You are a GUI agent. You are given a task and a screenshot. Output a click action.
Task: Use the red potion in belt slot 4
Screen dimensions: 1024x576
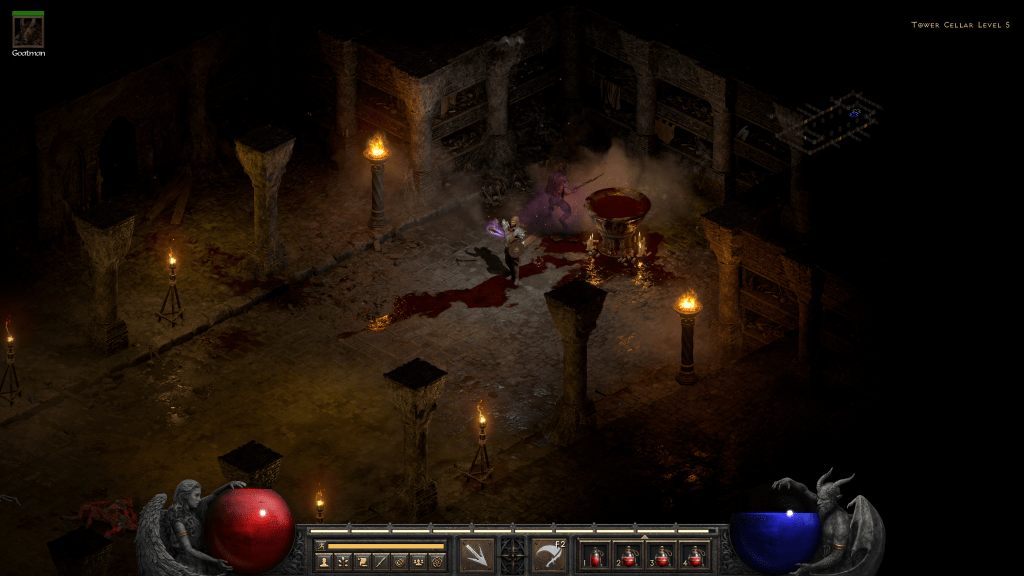point(695,556)
